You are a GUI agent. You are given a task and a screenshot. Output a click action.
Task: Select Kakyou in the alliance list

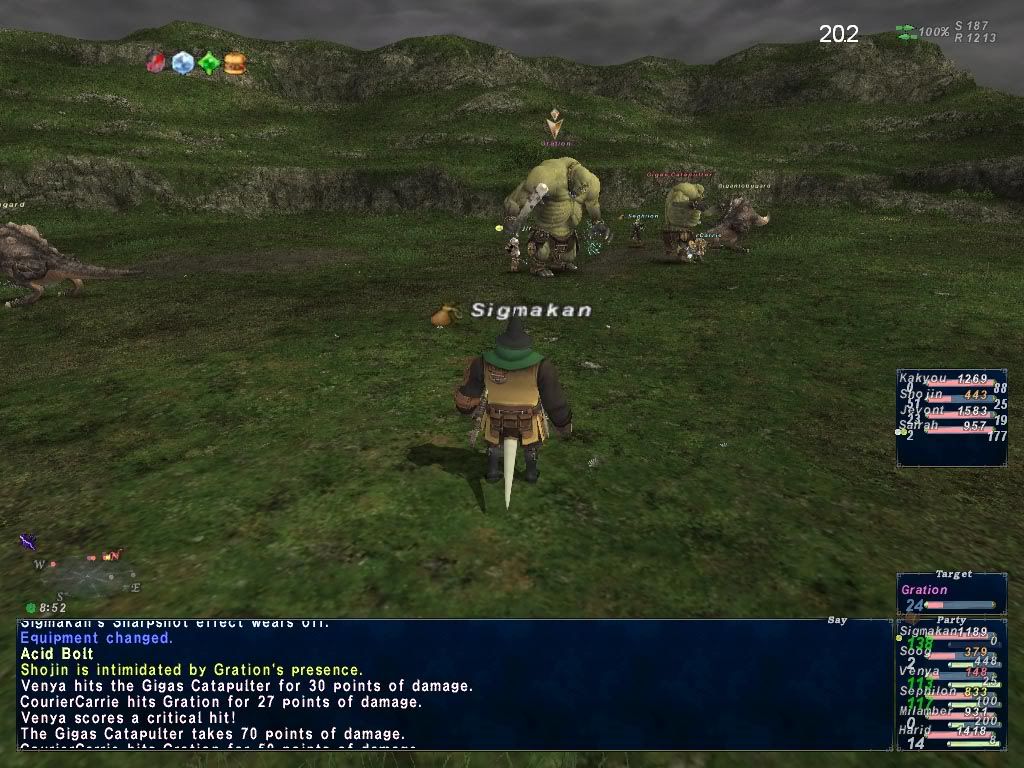click(922, 379)
